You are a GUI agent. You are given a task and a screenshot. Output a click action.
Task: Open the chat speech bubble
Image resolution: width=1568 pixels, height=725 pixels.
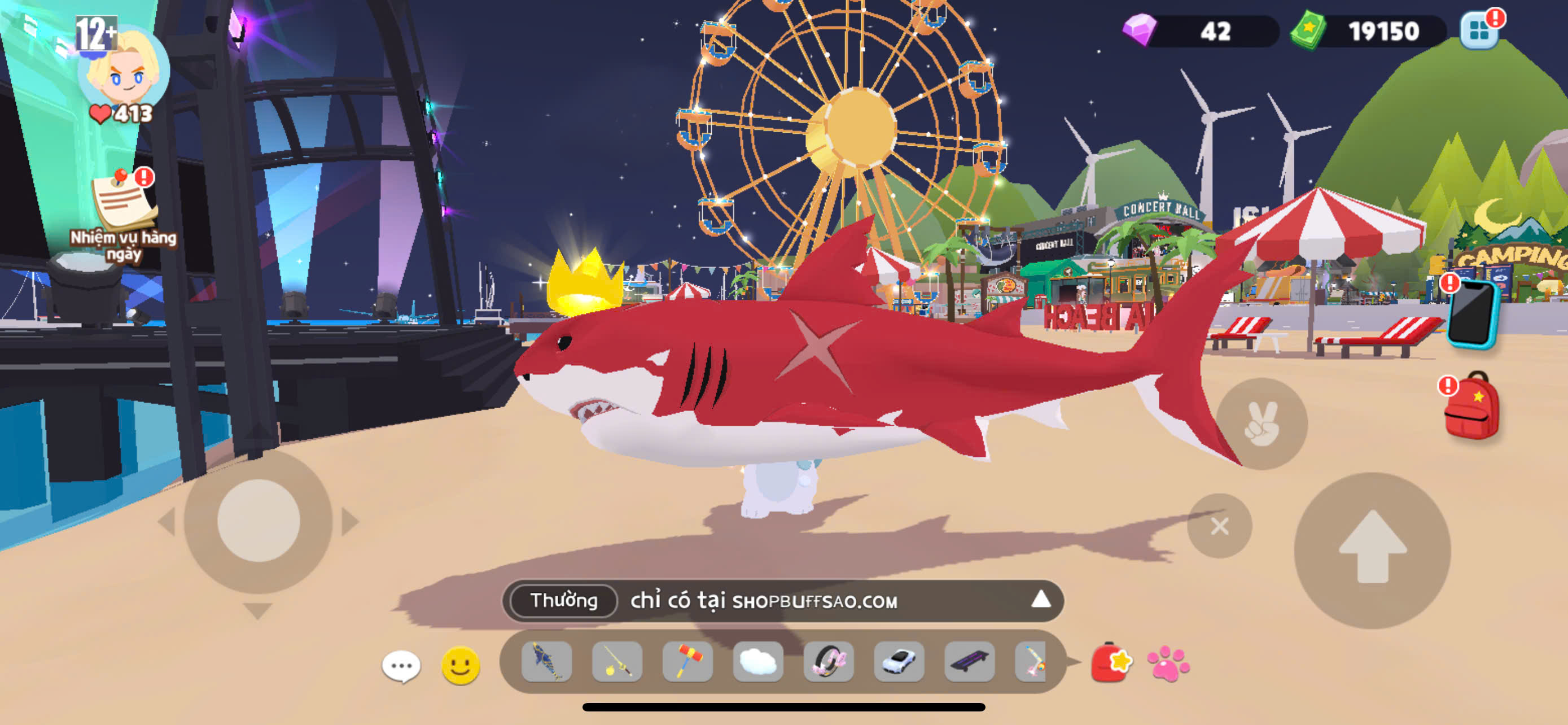[x=401, y=666]
